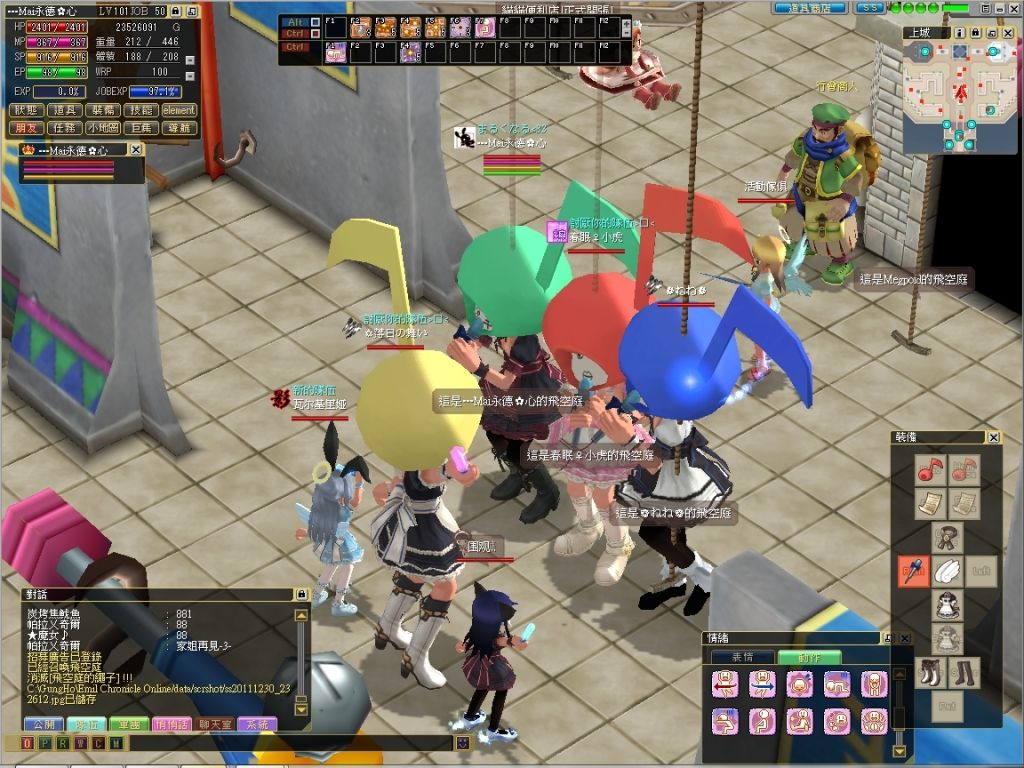The image size is (1024, 768).
Task: Close the 情緒 emotion window
Action: (905, 638)
